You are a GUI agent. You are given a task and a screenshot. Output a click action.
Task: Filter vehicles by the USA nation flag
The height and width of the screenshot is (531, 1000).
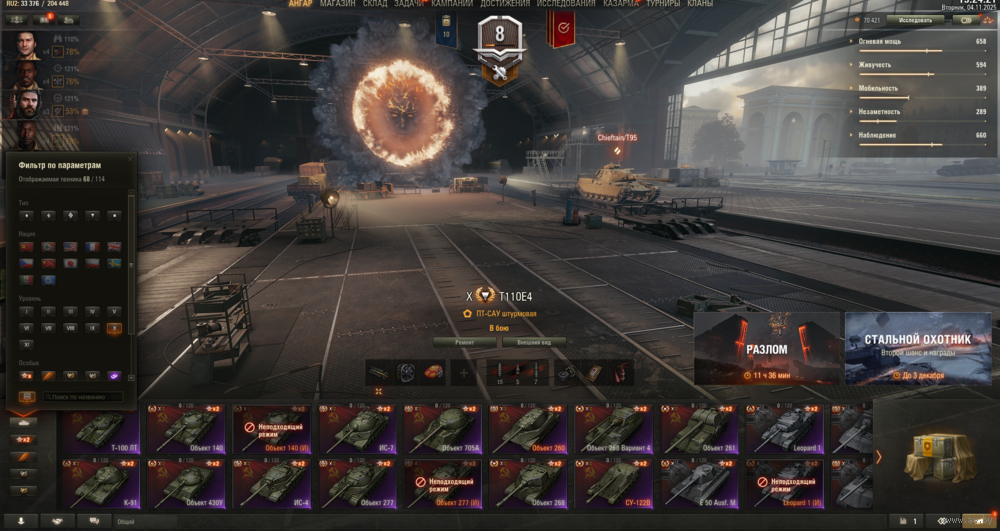[70, 246]
